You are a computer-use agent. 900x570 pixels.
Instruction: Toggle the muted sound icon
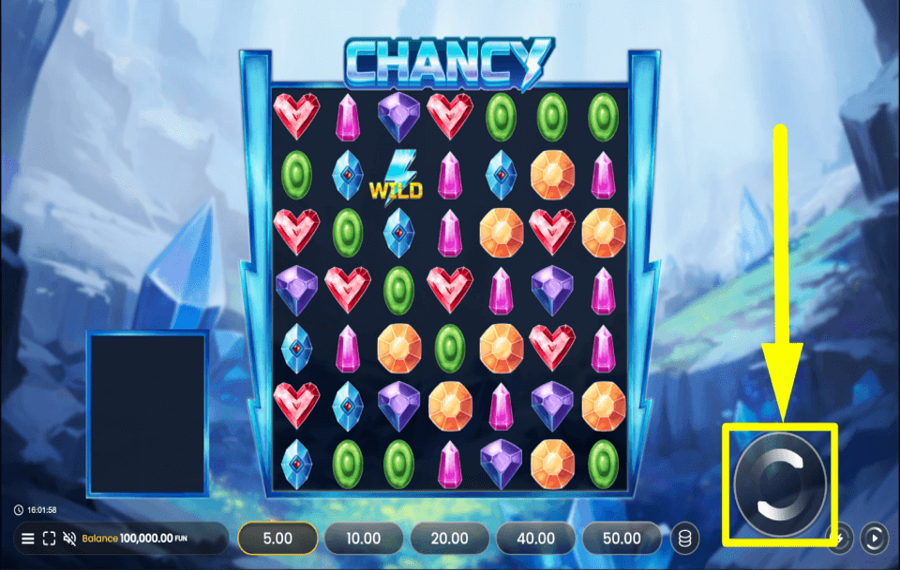point(70,538)
